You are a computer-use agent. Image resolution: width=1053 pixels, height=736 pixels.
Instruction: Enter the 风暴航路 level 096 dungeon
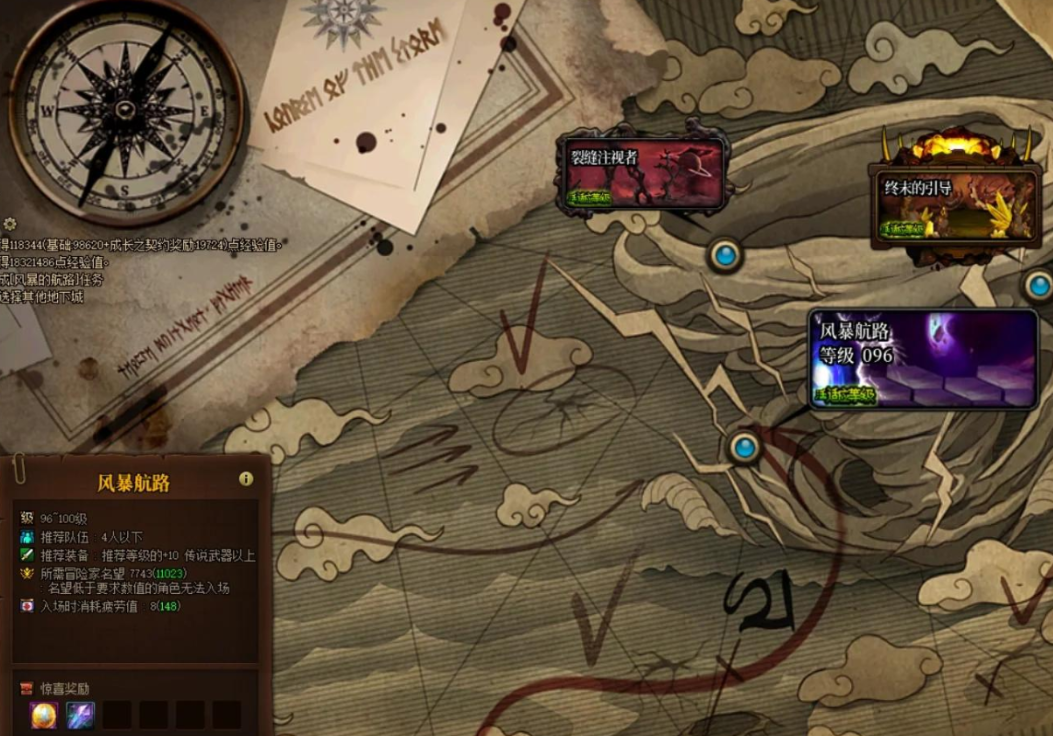921,359
